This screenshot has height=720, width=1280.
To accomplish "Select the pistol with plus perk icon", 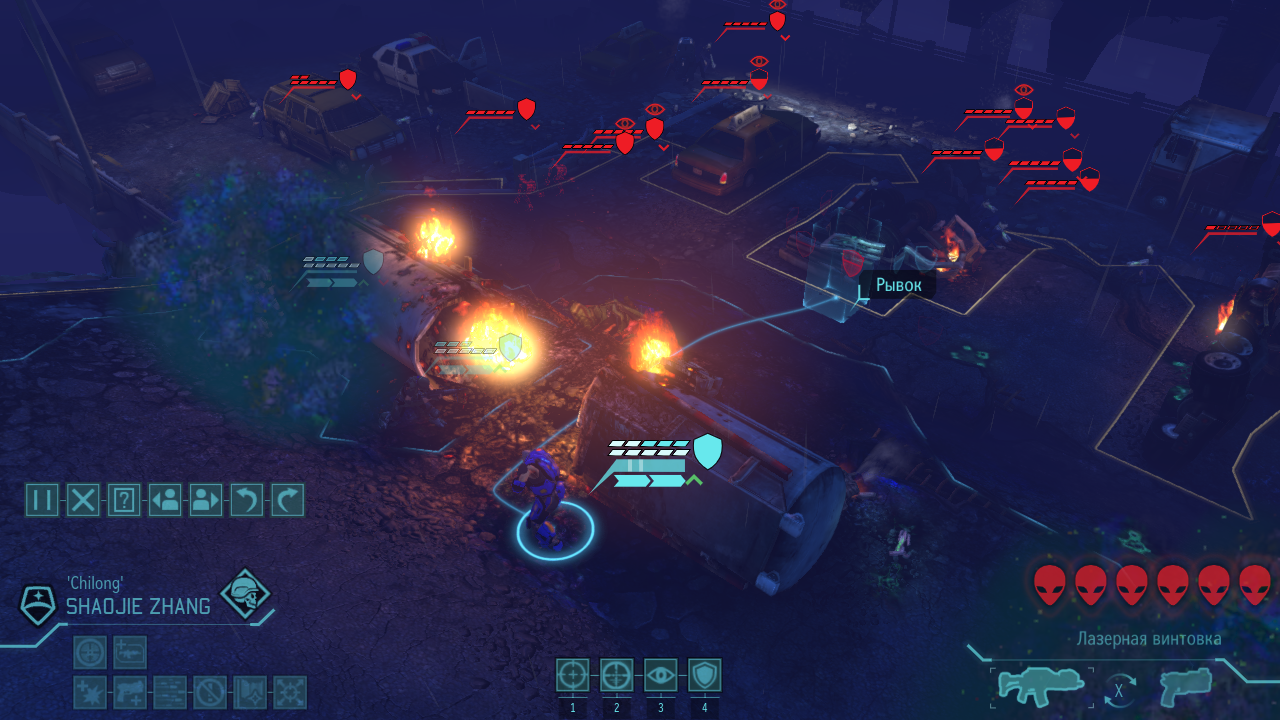I will point(130,692).
